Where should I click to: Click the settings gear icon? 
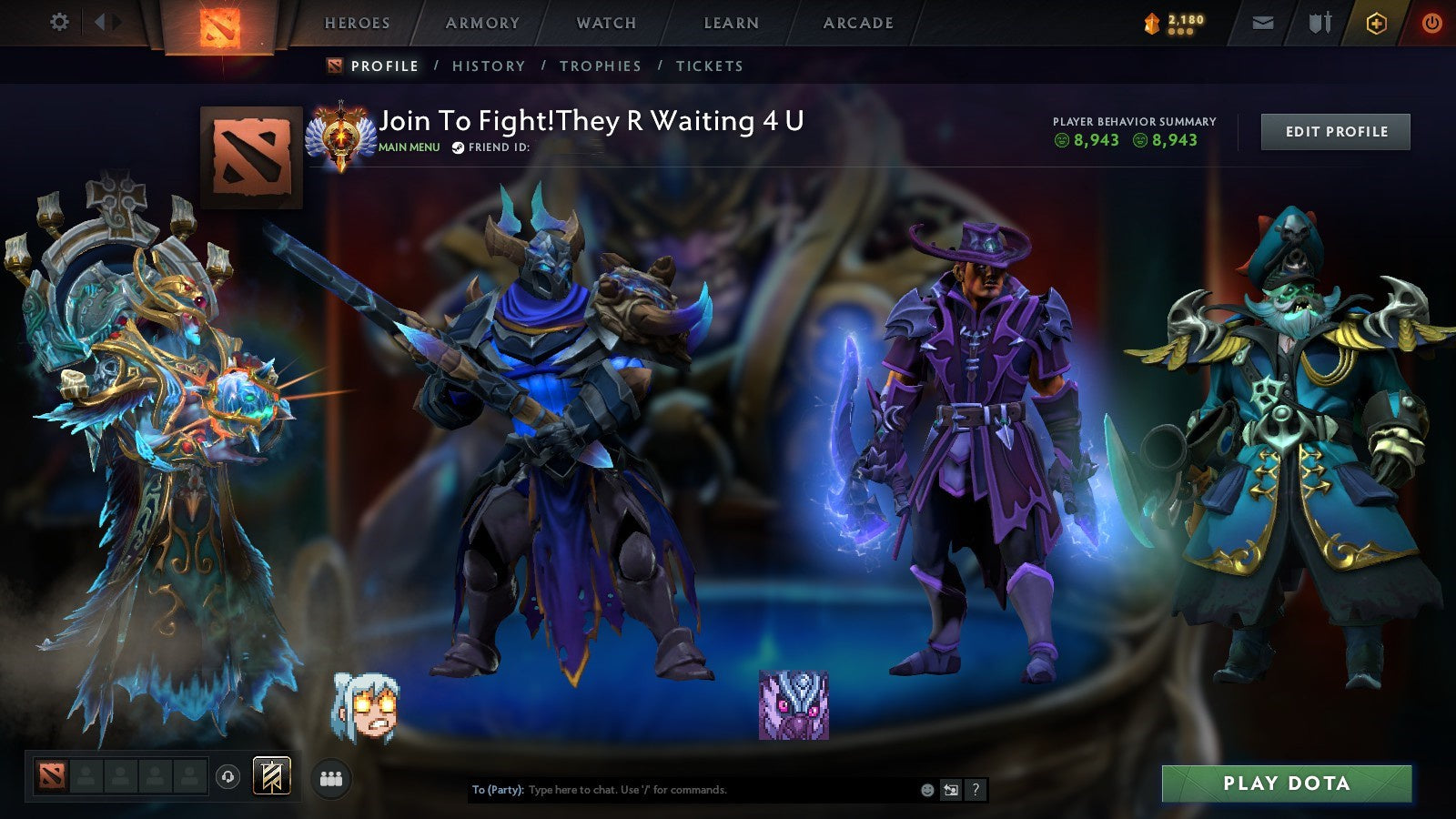[60, 23]
